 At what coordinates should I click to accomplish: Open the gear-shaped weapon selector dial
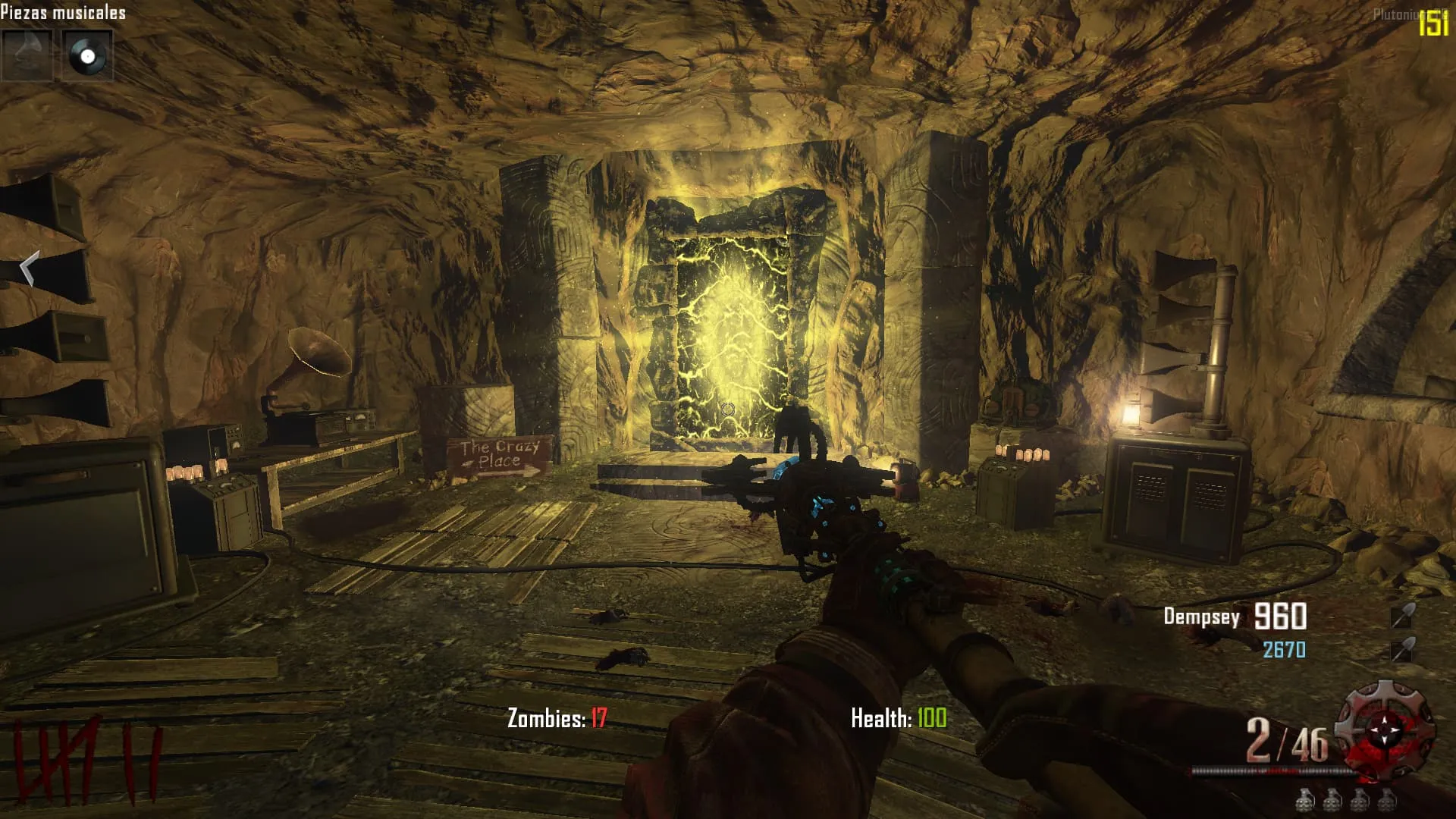(x=1385, y=729)
